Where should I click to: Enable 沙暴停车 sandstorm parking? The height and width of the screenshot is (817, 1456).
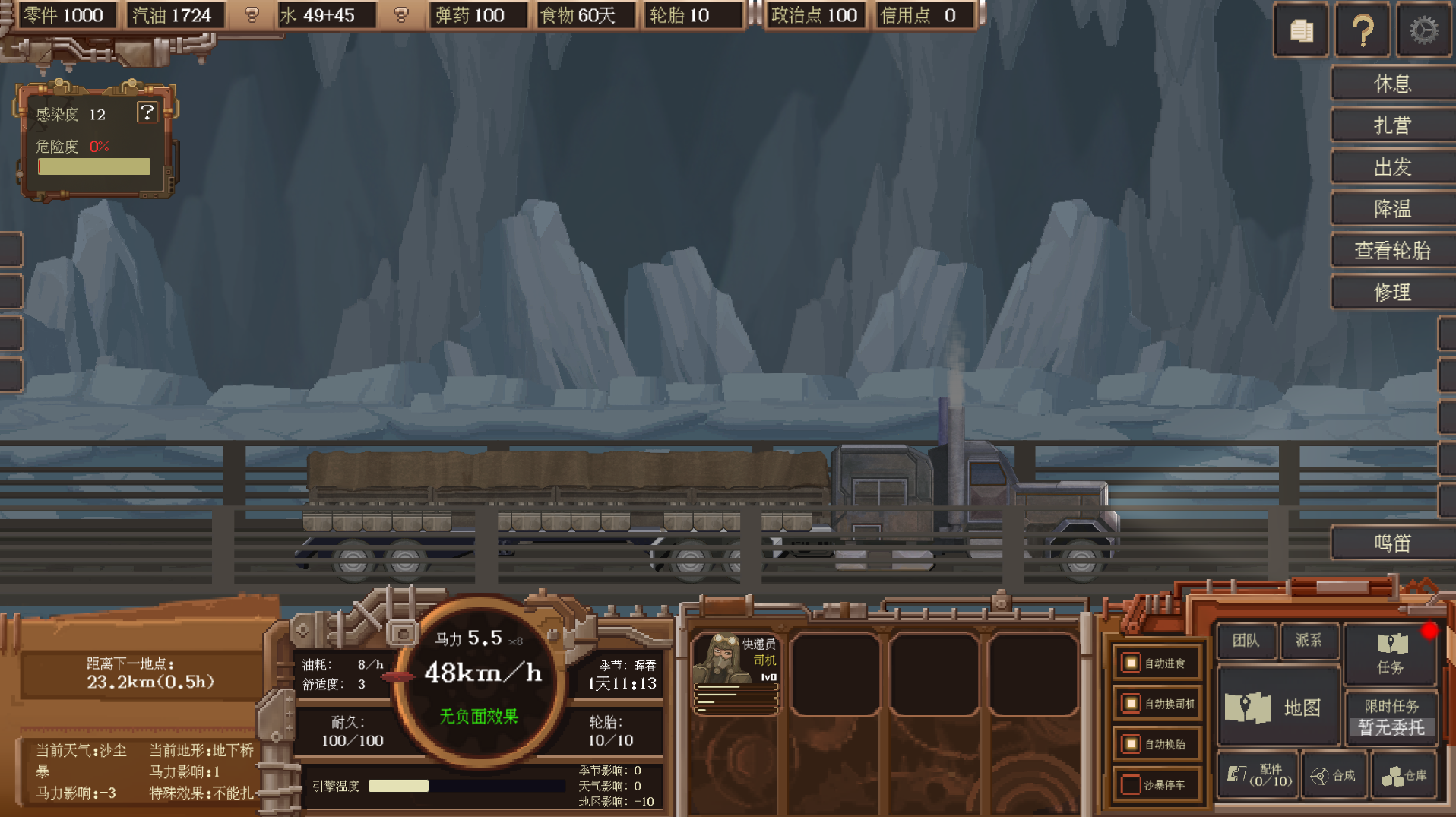[1130, 784]
